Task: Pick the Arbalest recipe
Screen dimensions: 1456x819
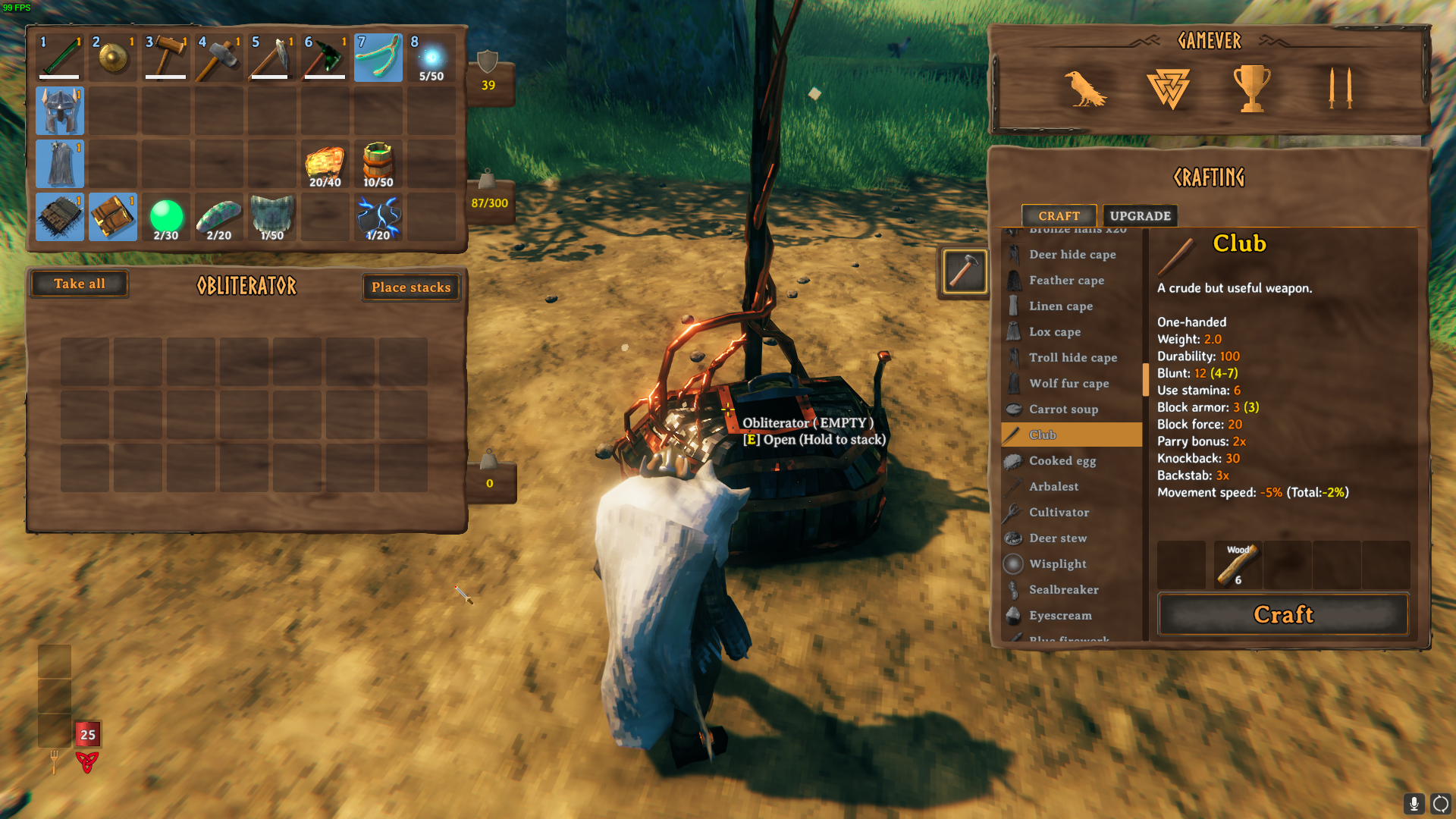Action: 1053,487
